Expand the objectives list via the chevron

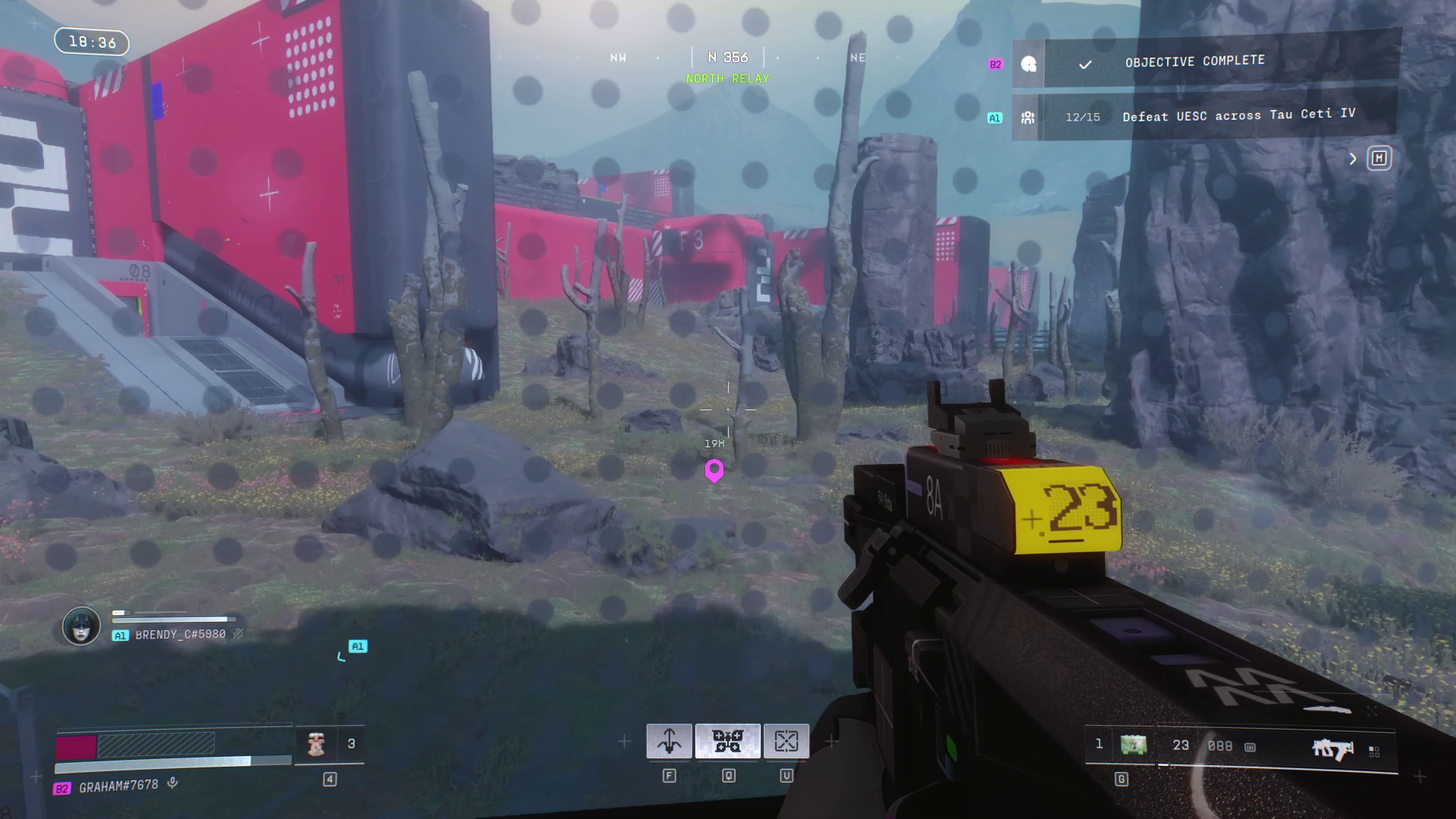pos(1353,159)
